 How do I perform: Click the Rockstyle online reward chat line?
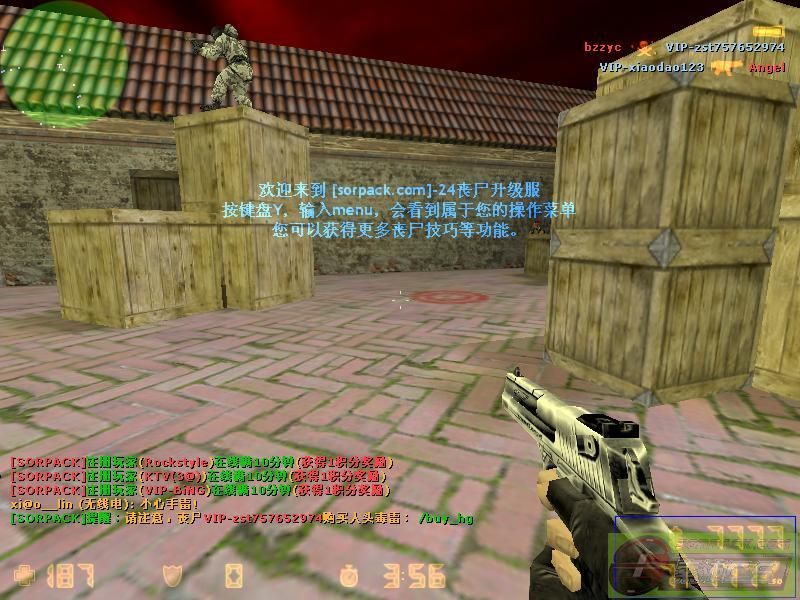(x=200, y=463)
